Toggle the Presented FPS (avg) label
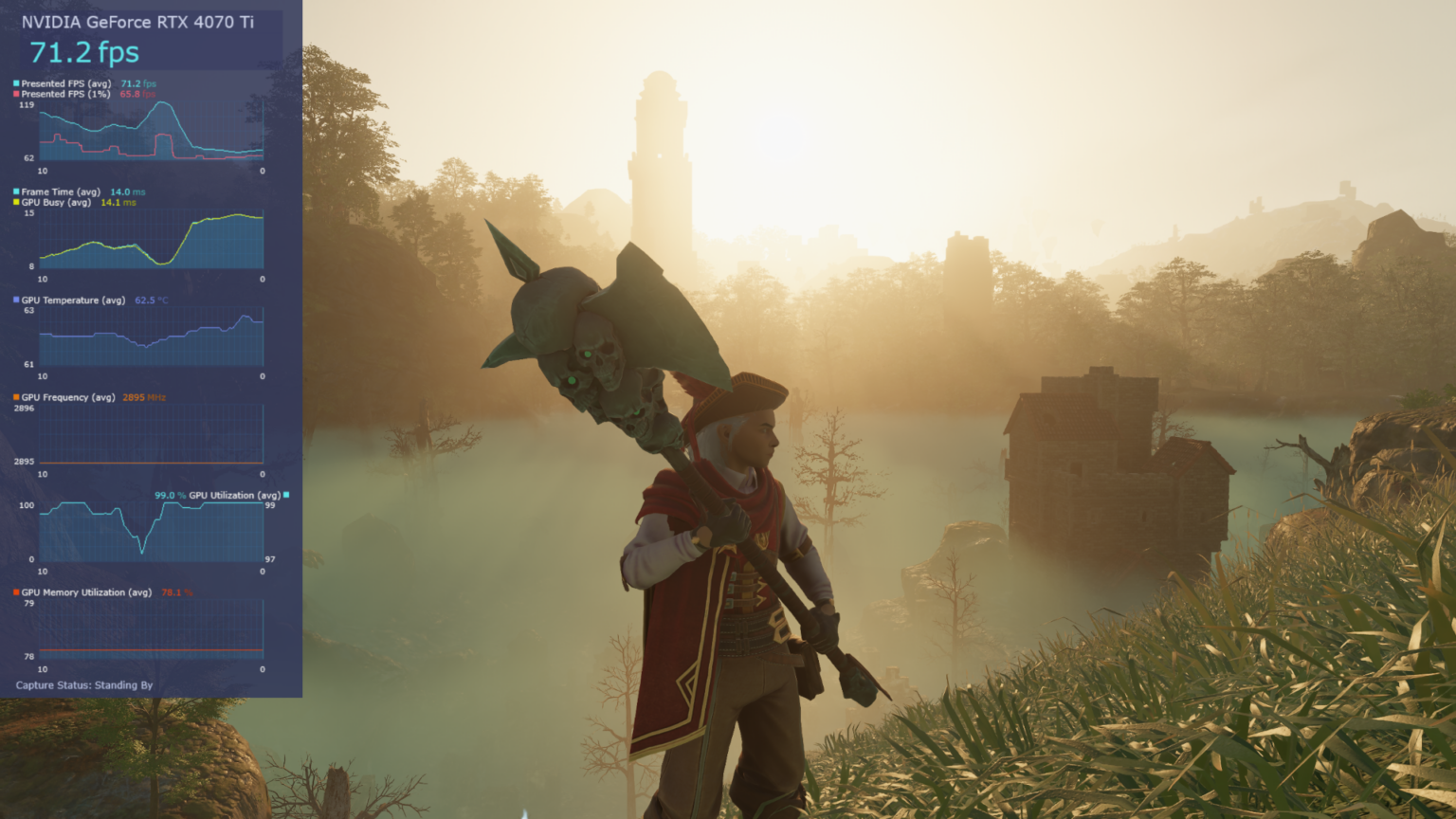 (66, 83)
